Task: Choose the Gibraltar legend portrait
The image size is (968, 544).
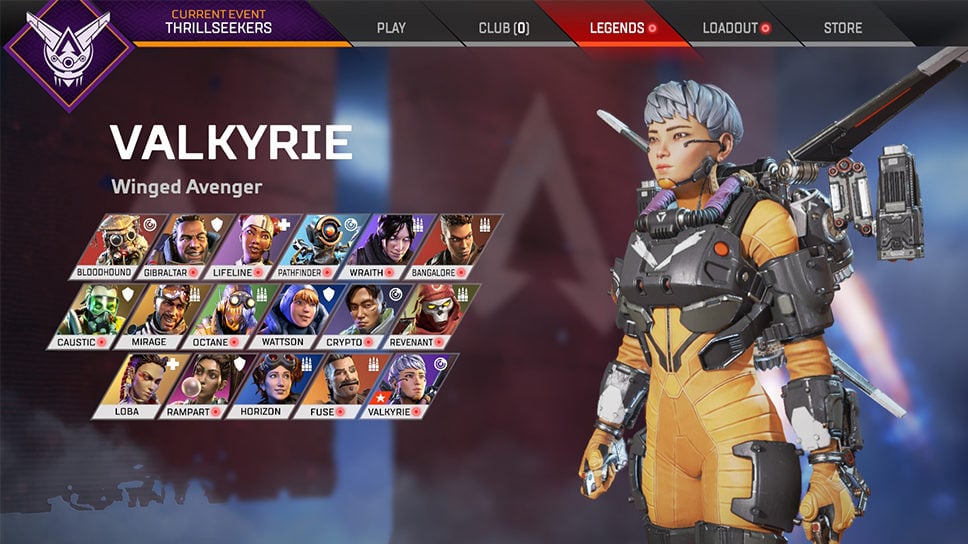Action: tap(173, 246)
